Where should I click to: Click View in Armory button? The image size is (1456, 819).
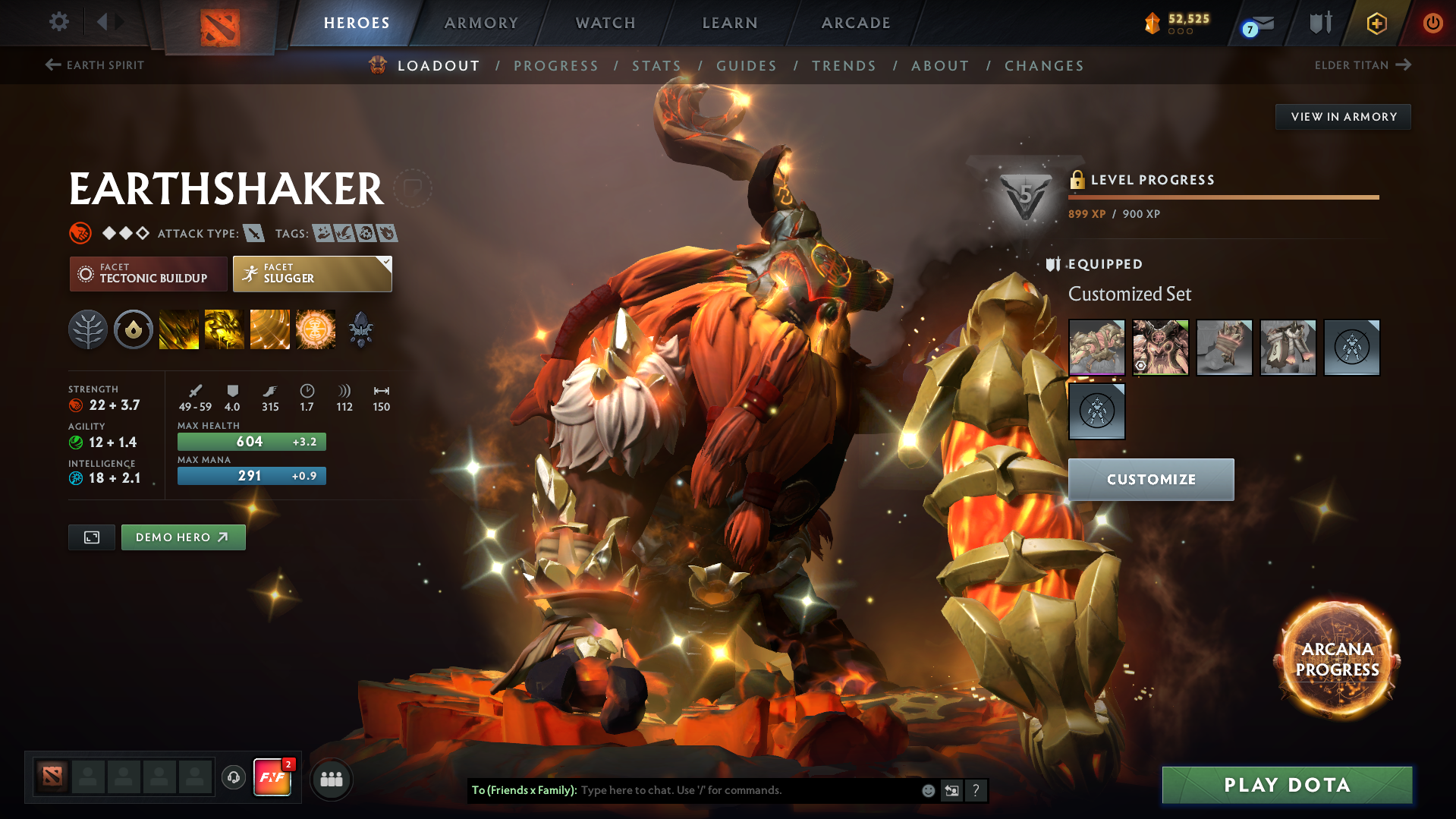pyautogui.click(x=1343, y=117)
